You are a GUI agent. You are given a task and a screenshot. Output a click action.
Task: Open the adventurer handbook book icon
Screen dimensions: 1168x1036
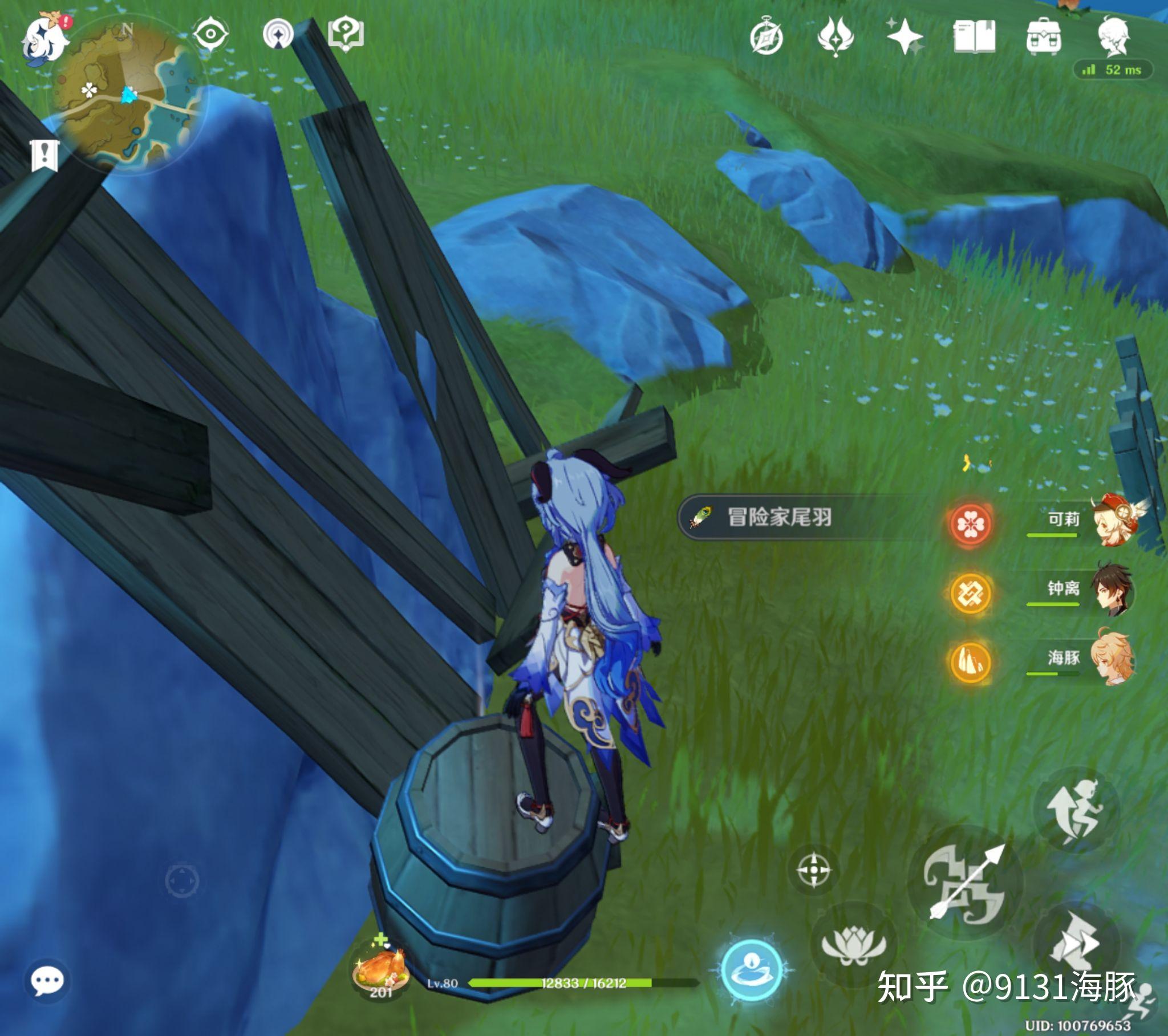point(974,36)
